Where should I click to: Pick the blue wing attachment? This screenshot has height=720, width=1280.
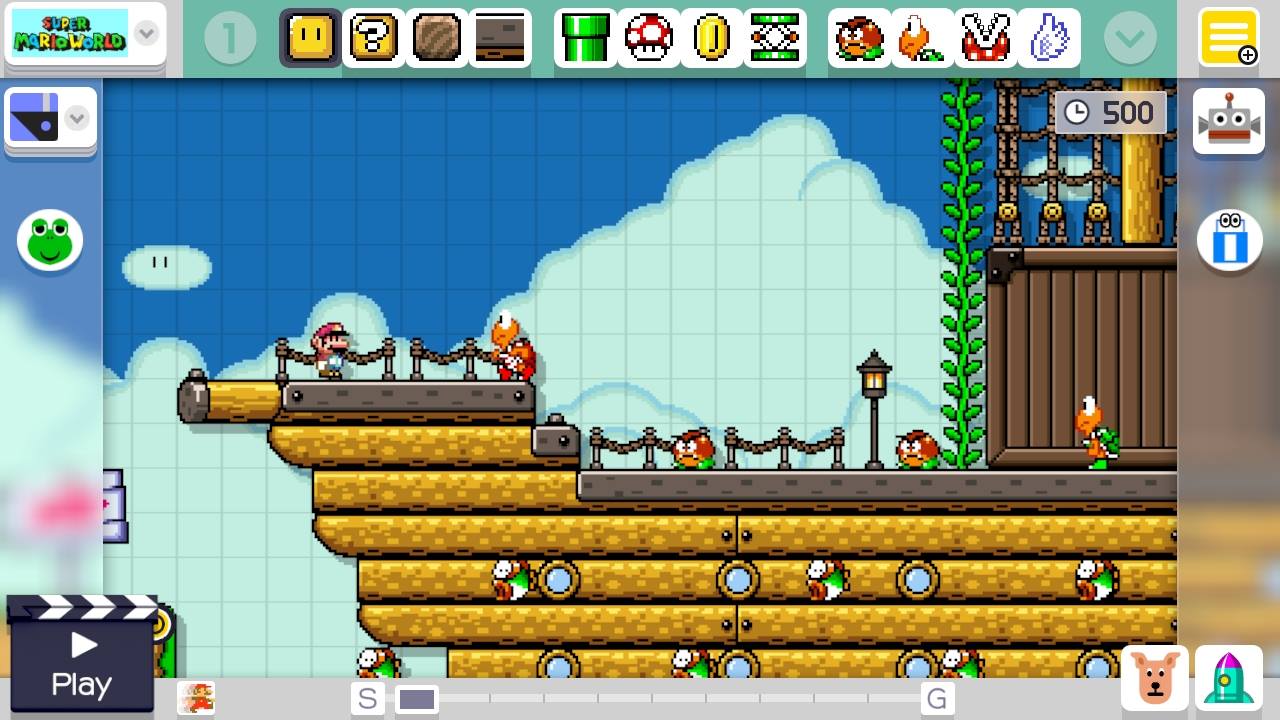tap(1048, 38)
